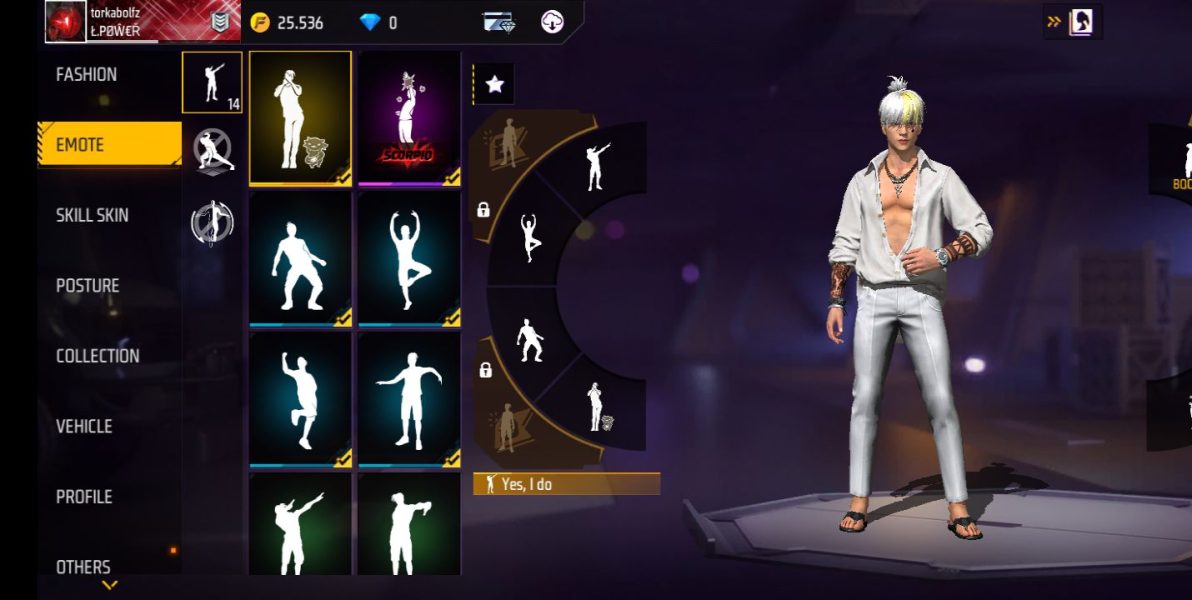The width and height of the screenshot is (1192, 600).
Task: Go to Skill Skin section
Action: tap(92, 216)
